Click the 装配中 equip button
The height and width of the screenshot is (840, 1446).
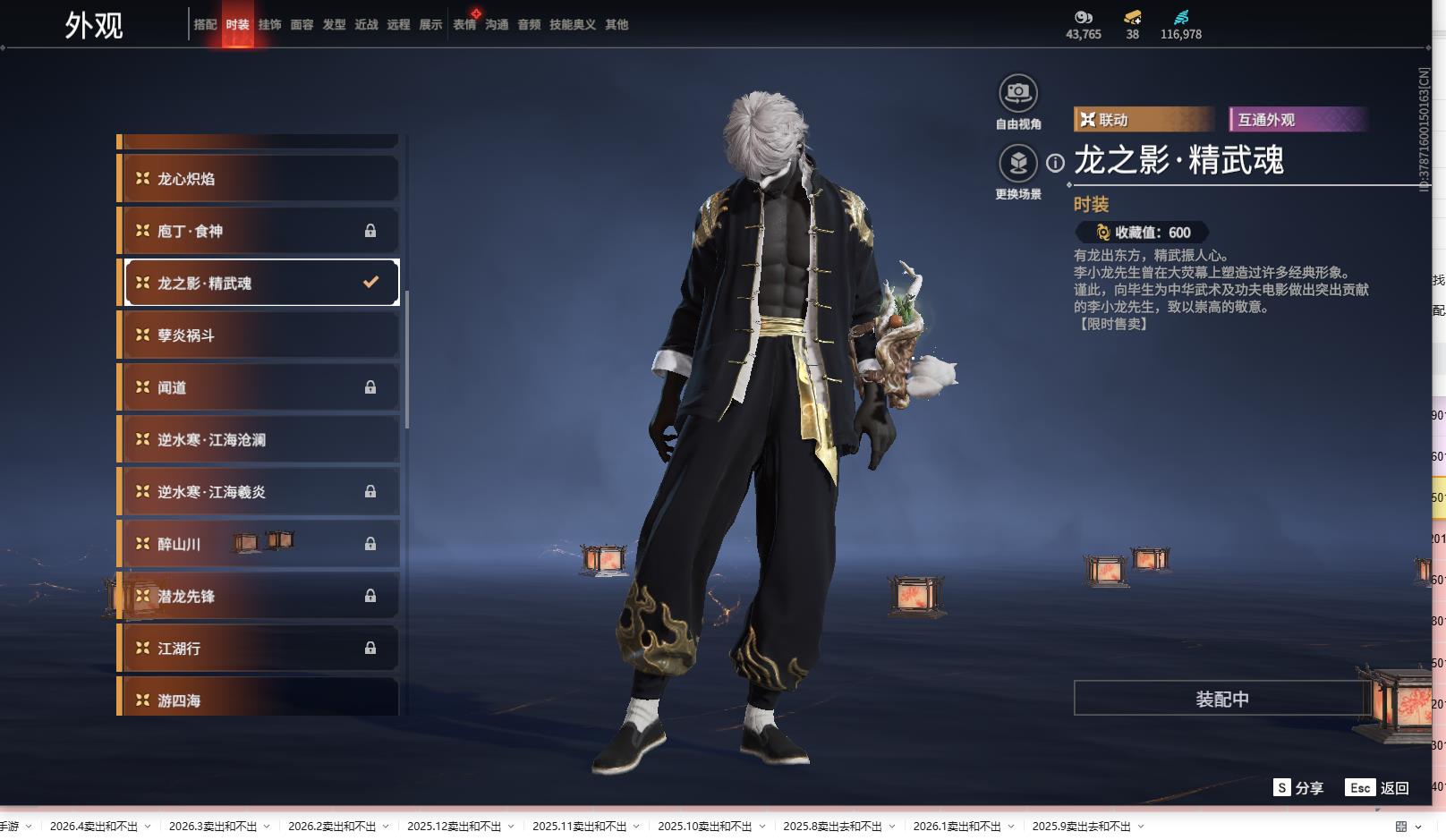pyautogui.click(x=1221, y=699)
